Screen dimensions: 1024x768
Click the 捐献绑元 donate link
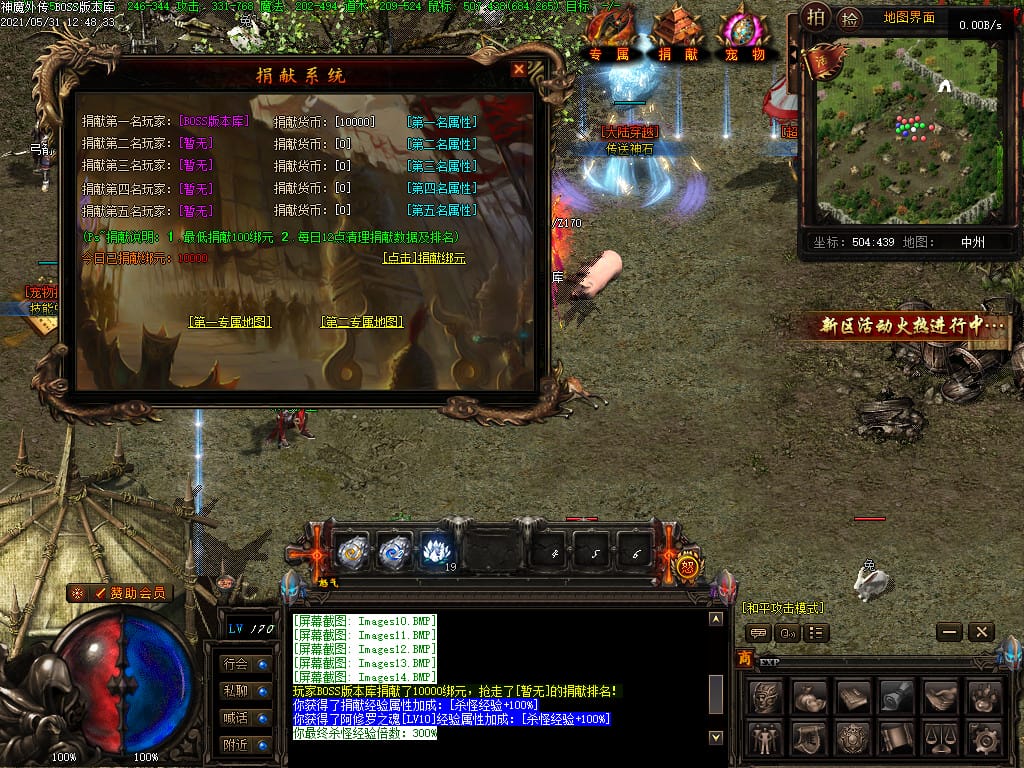[424, 258]
